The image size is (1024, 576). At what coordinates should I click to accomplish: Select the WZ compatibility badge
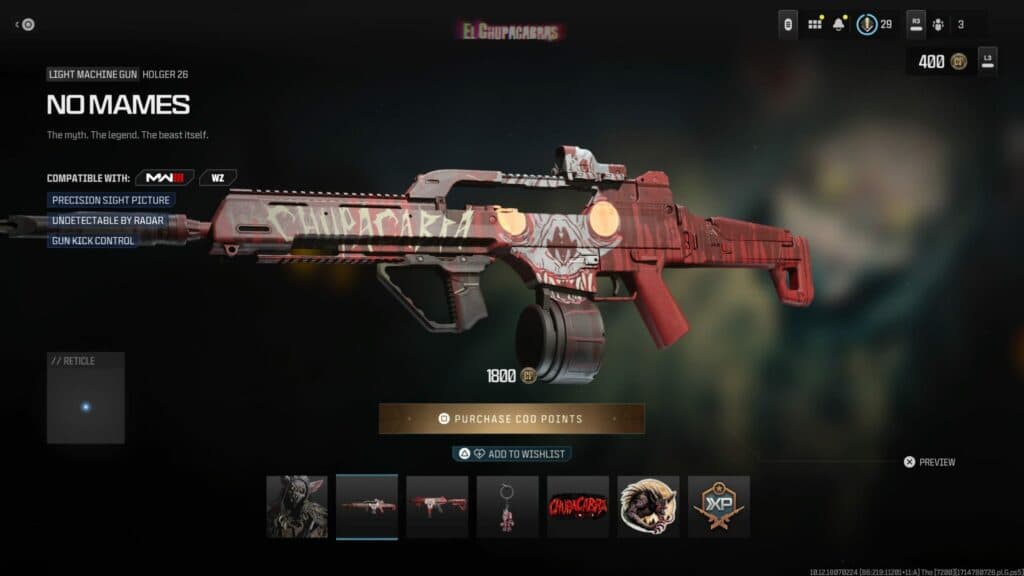click(x=217, y=178)
